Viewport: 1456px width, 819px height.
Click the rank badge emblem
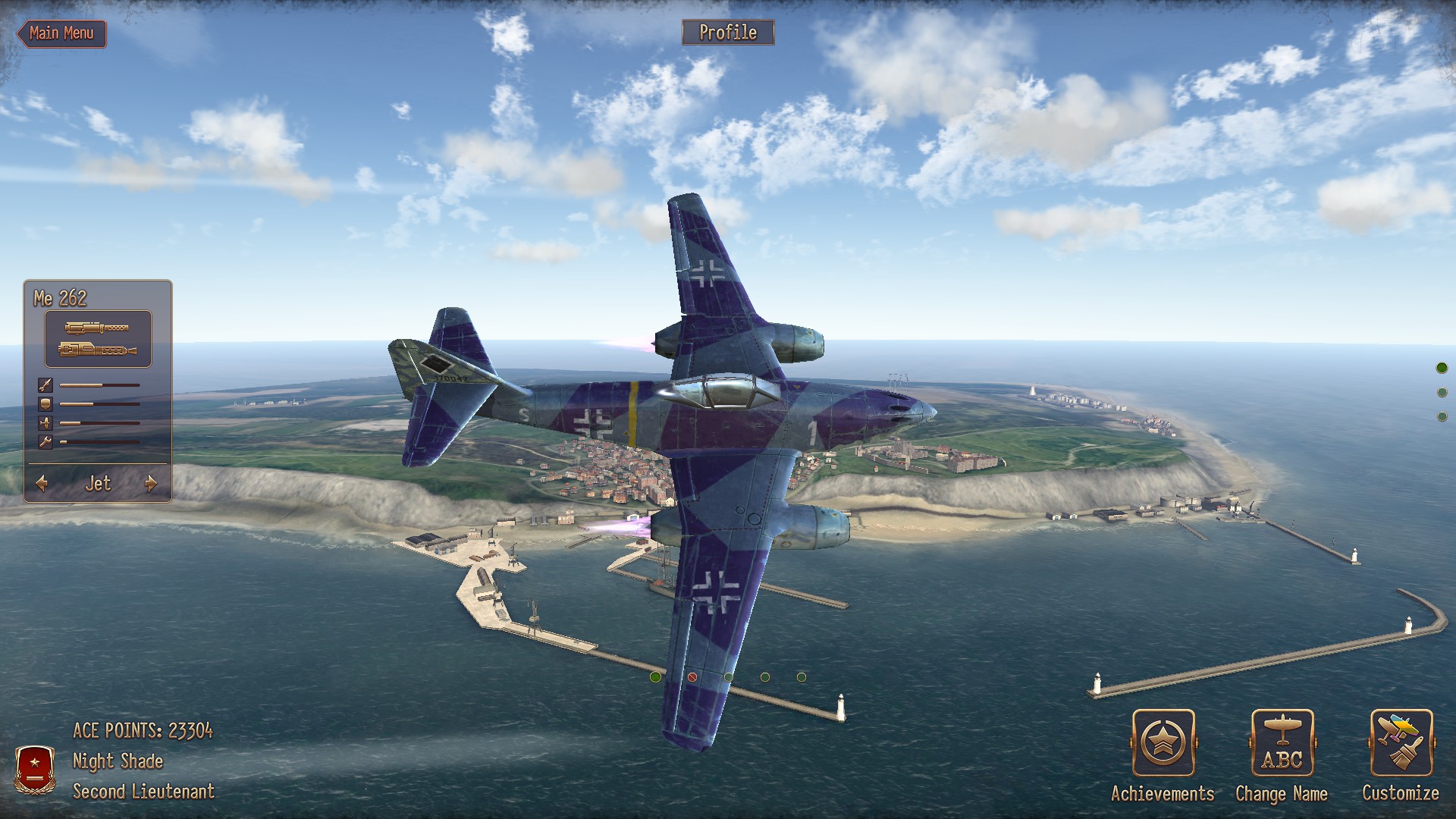pyautogui.click(x=35, y=768)
